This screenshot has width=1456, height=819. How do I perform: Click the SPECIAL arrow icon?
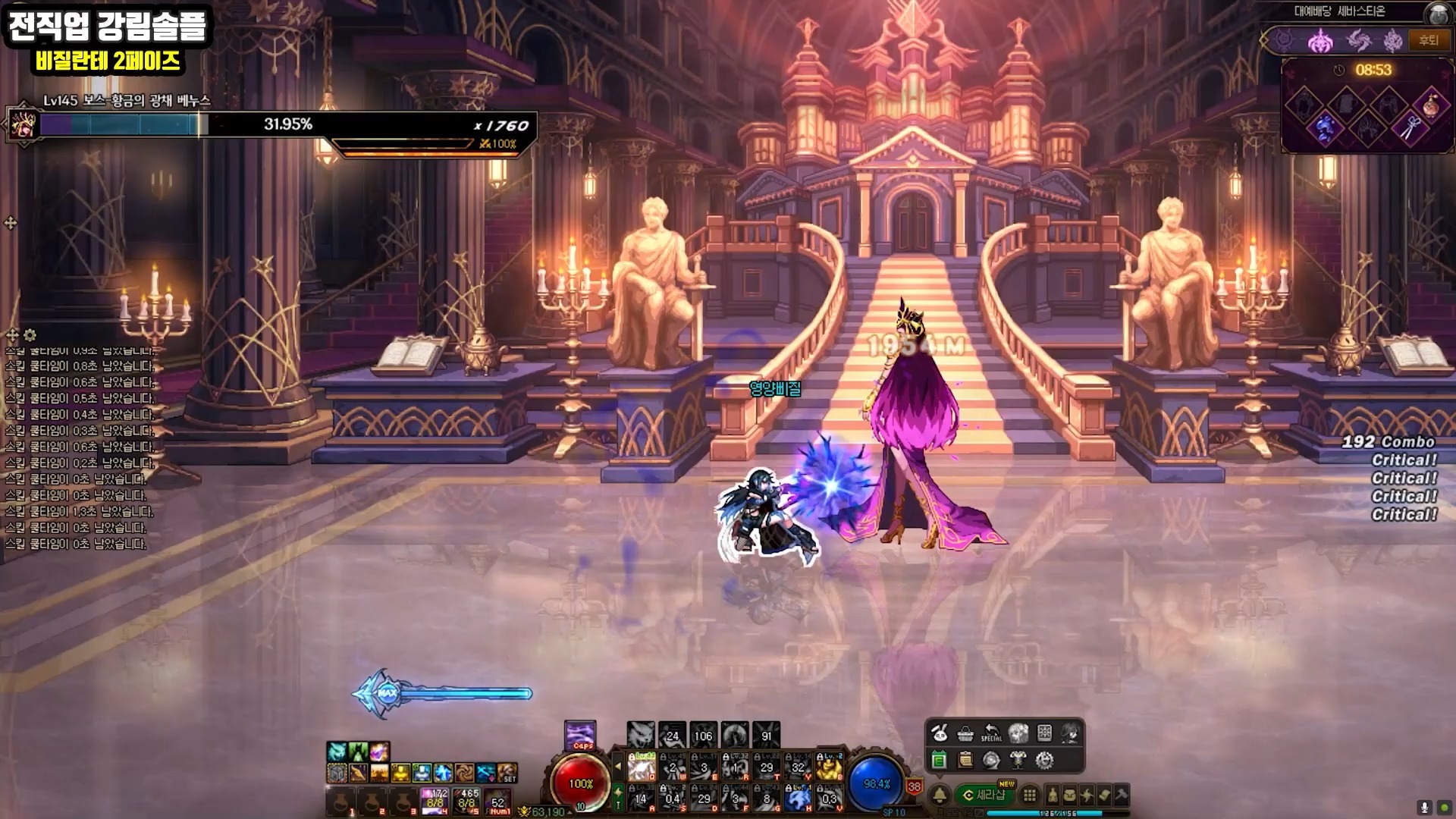click(991, 733)
